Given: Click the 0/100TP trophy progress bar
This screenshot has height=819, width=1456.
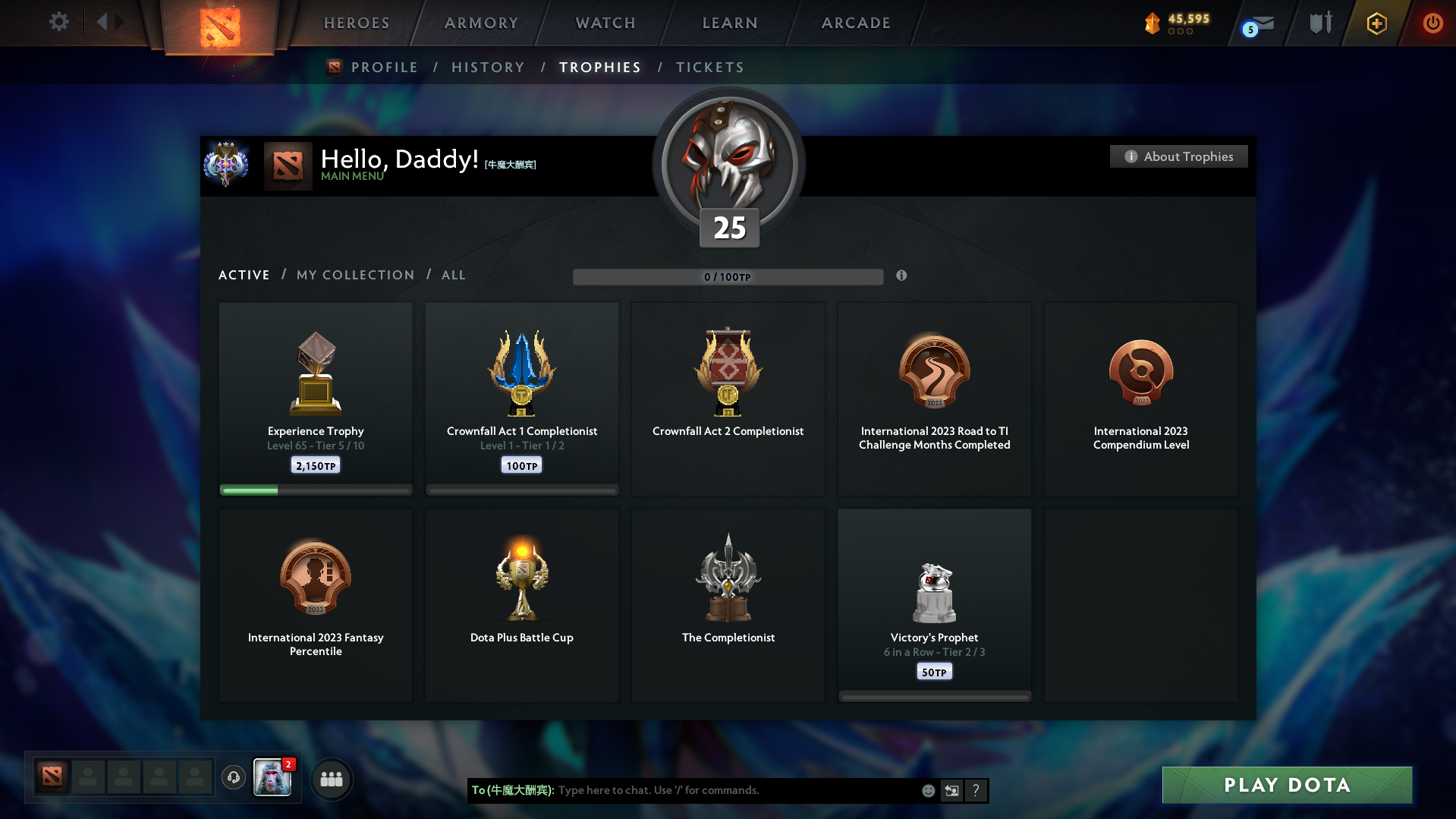Looking at the screenshot, I should click(728, 276).
